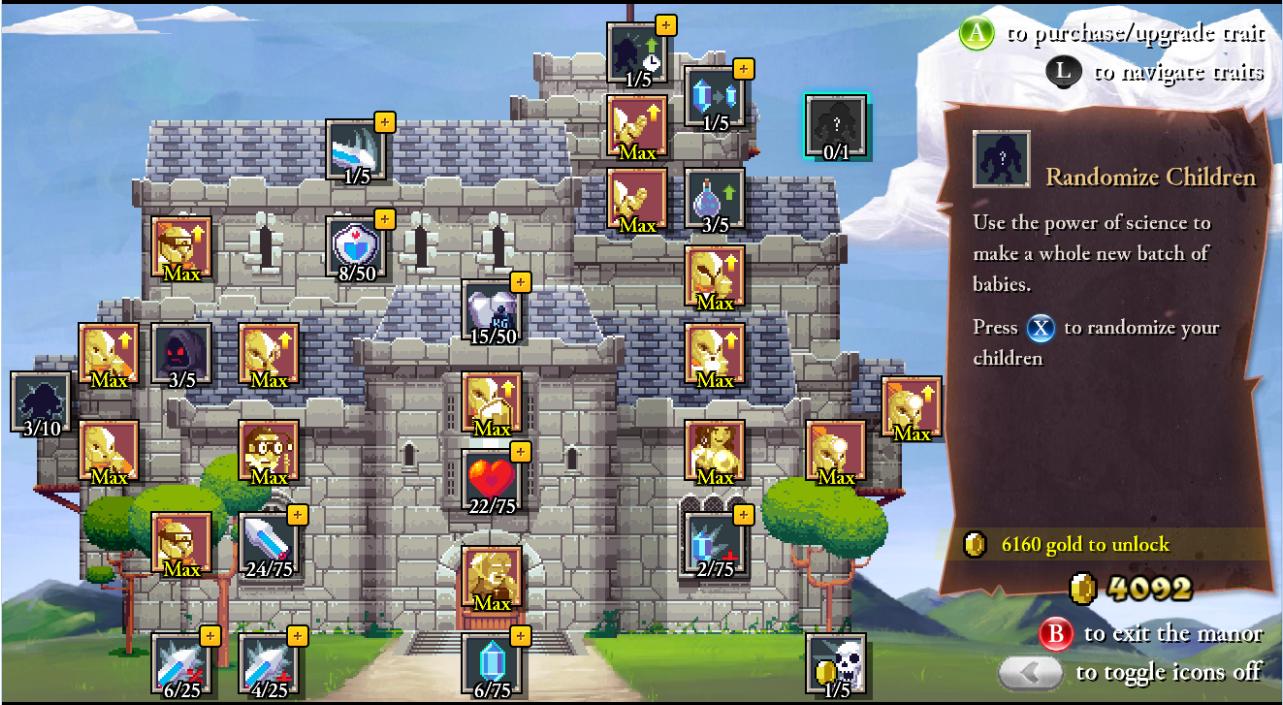
Task: Pick the armor trait showing 15/50
Action: (492, 310)
